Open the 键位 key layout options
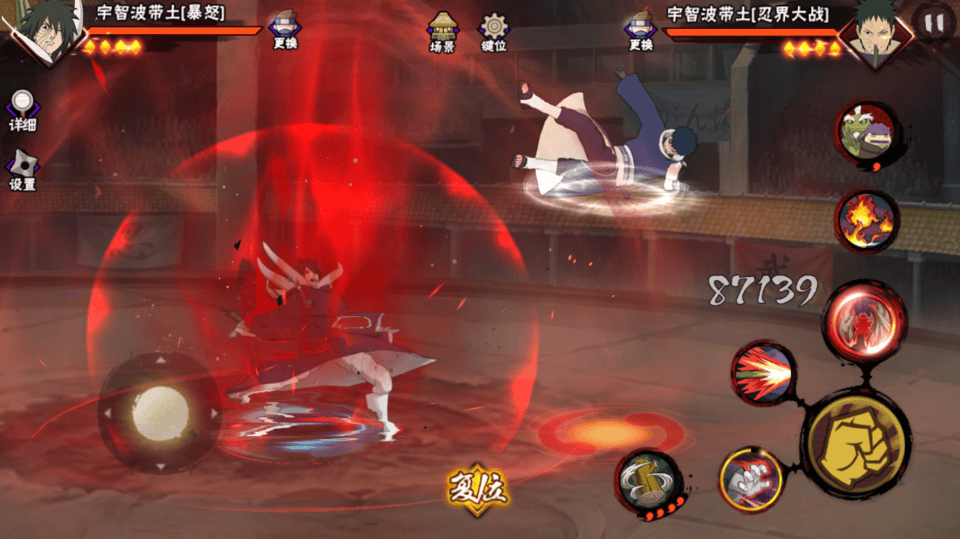 [494, 30]
